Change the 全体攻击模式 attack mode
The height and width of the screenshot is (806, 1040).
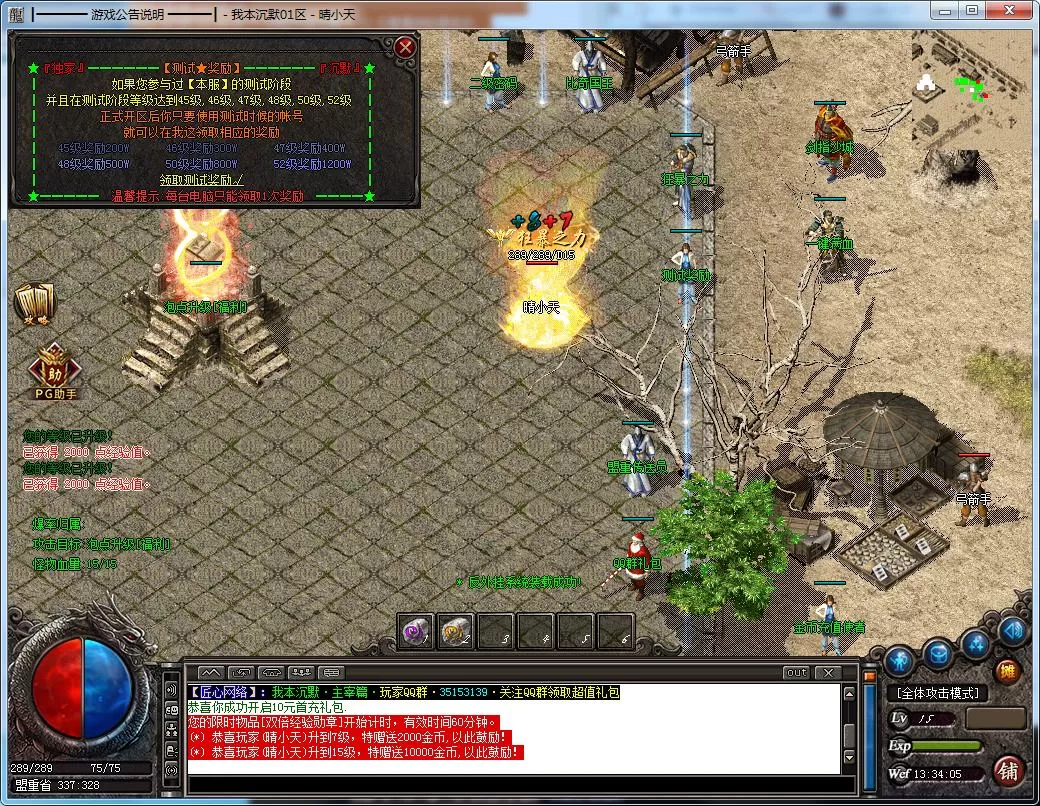pyautogui.click(x=937, y=693)
